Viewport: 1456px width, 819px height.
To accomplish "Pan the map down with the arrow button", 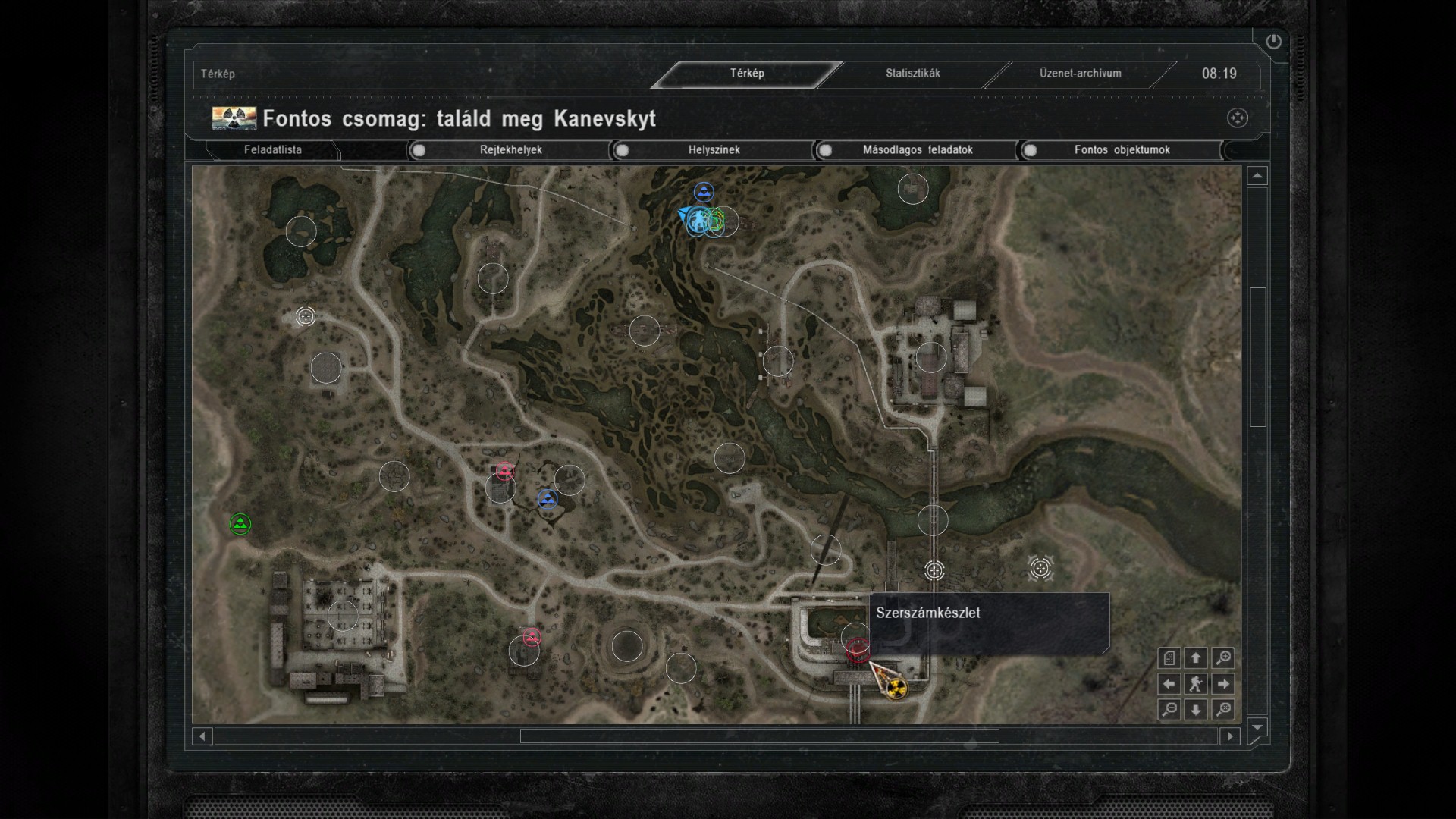I will (x=1196, y=710).
